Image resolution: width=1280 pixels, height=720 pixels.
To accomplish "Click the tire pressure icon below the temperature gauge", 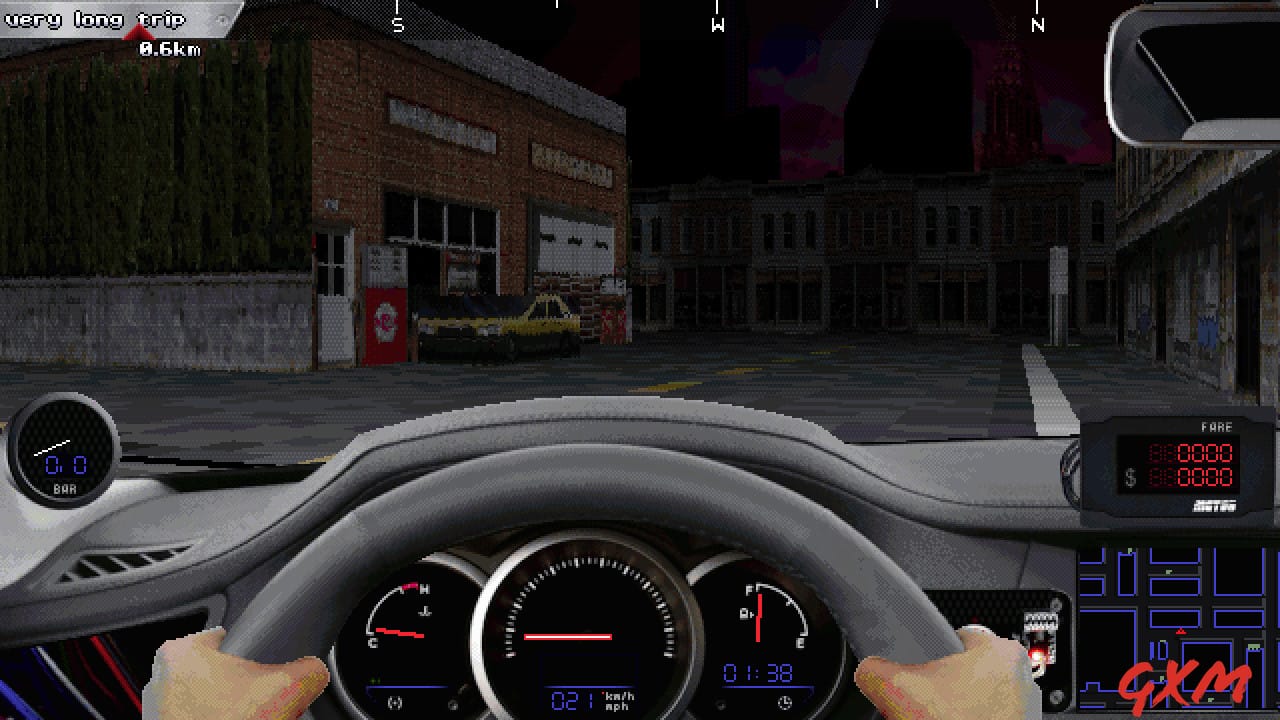I will click(394, 702).
